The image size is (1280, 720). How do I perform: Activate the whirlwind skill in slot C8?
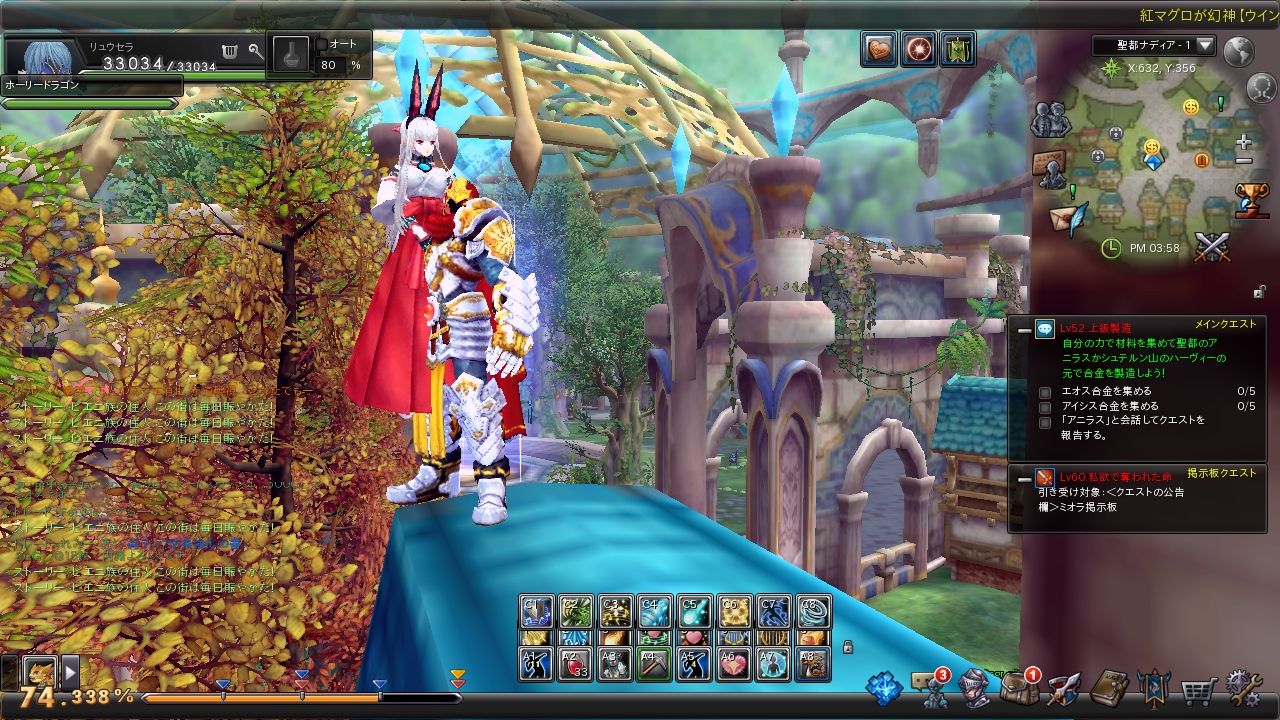(814, 611)
